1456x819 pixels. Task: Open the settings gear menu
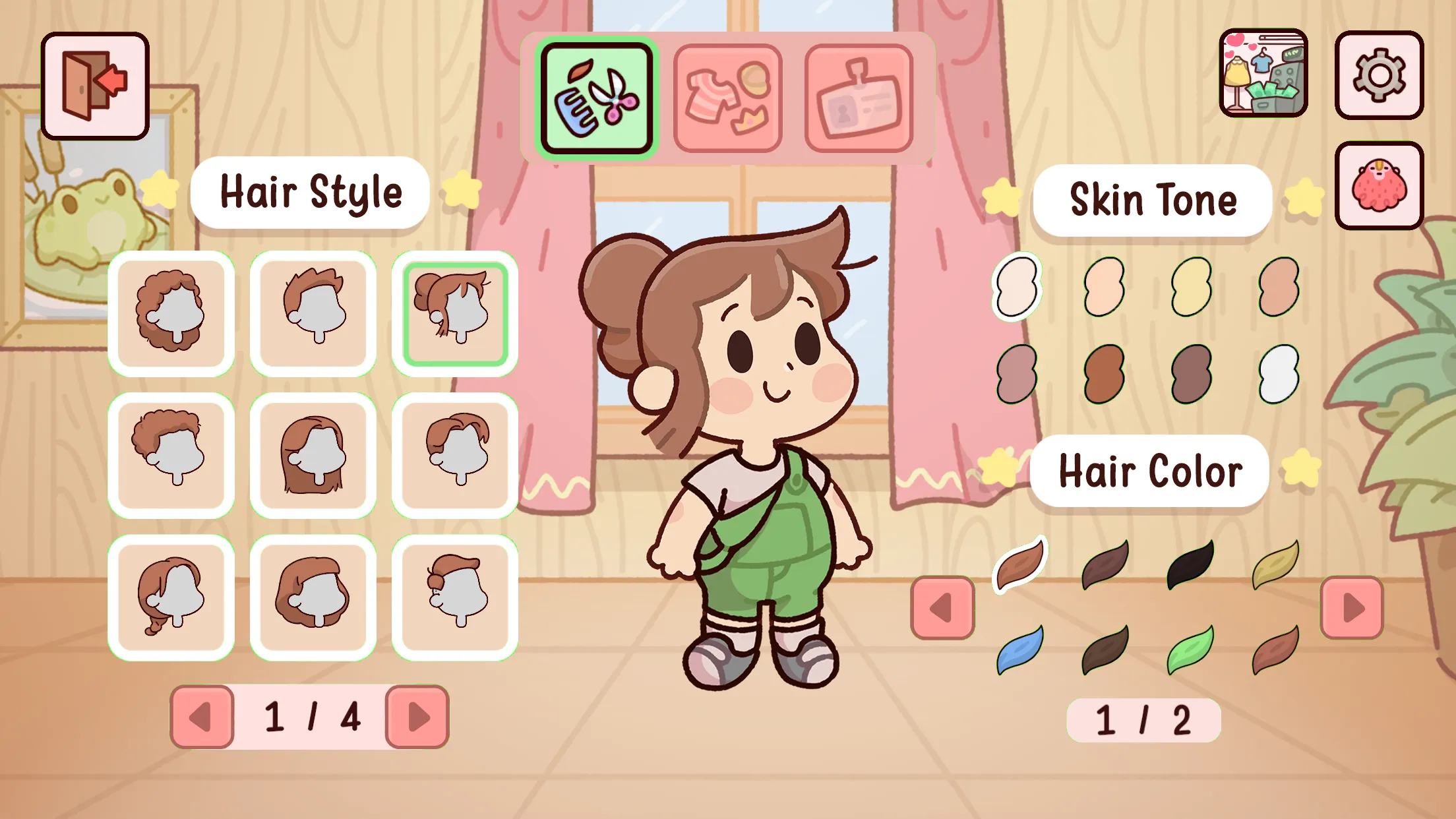1380,76
